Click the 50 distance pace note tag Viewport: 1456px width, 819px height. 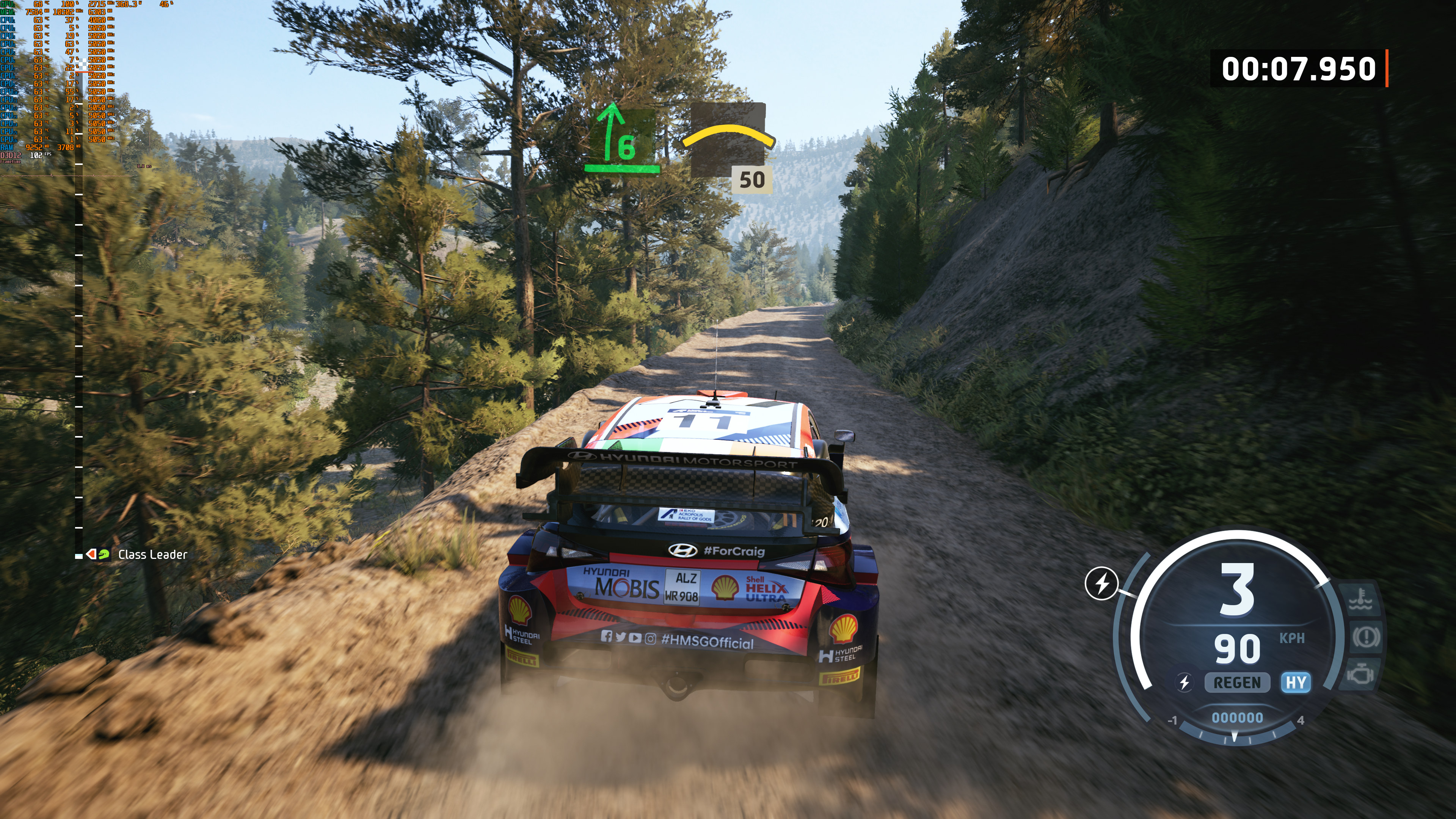pos(752,180)
